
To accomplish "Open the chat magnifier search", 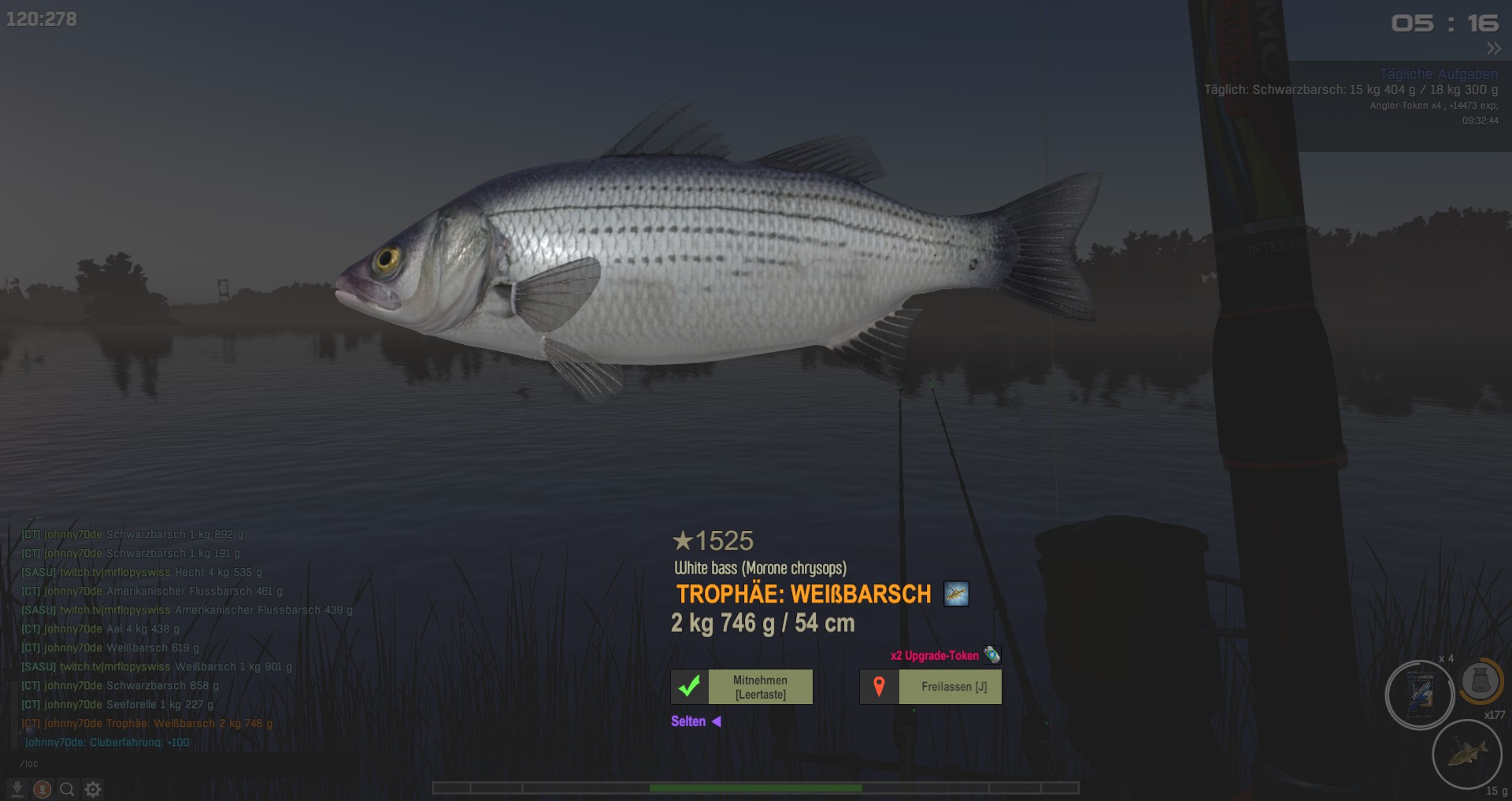I will [x=68, y=789].
